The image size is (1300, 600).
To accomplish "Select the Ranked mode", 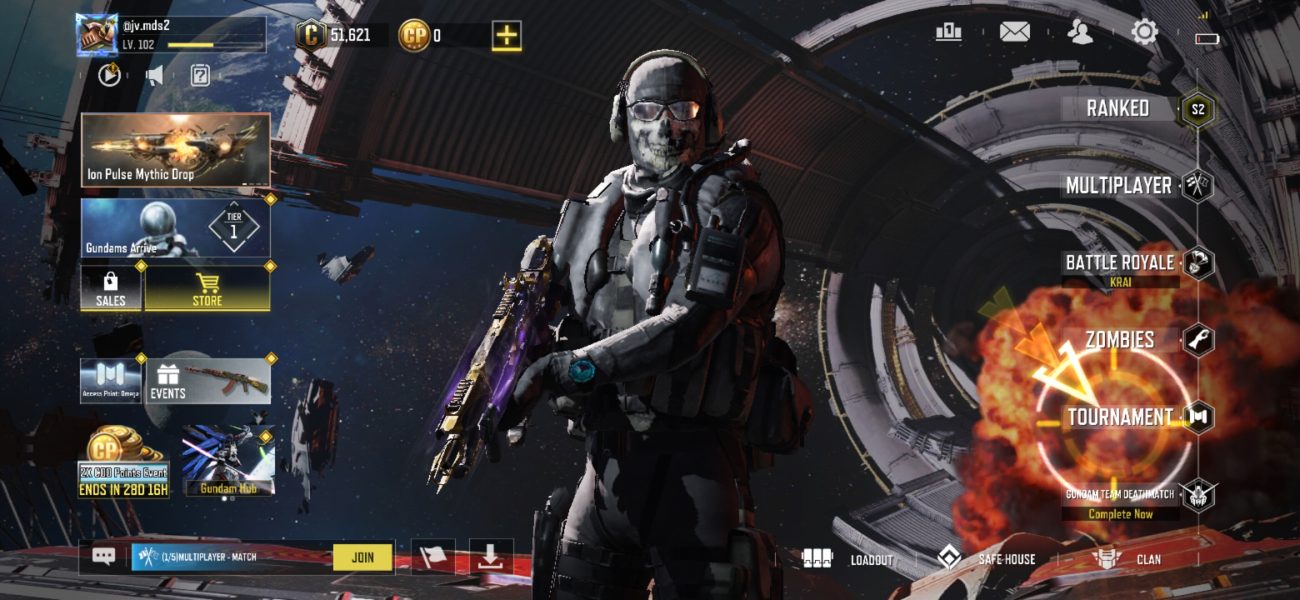I will pyautogui.click(x=1118, y=108).
